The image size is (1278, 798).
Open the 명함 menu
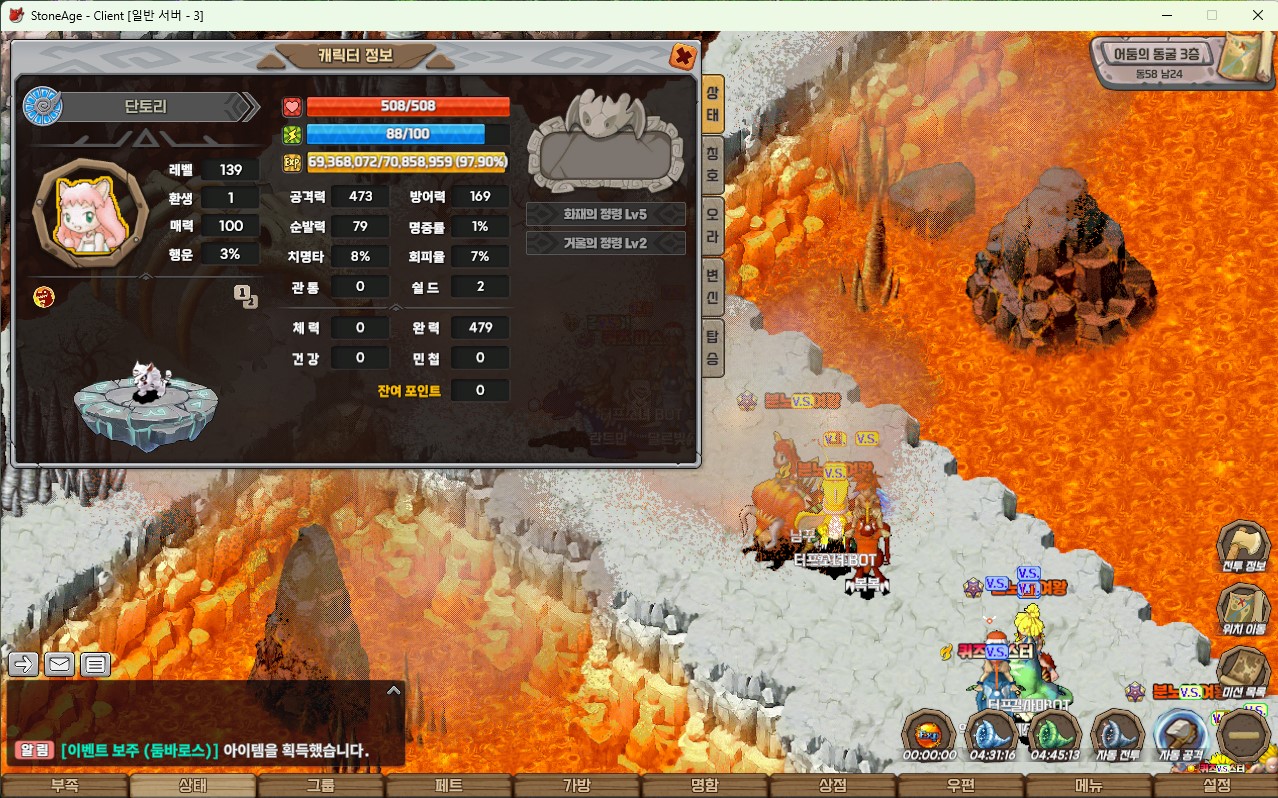704,786
